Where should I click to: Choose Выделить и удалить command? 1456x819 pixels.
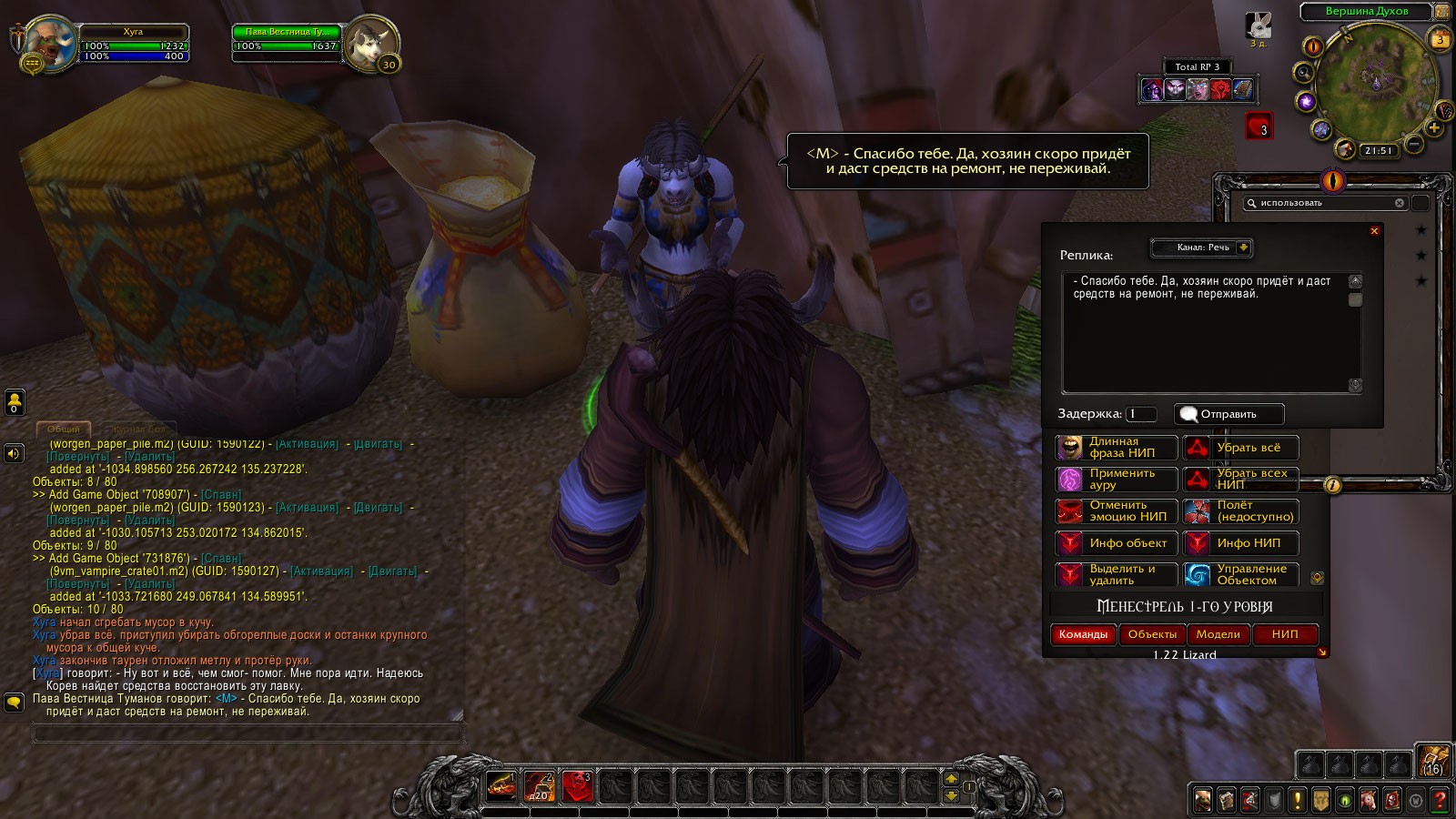click(1117, 575)
